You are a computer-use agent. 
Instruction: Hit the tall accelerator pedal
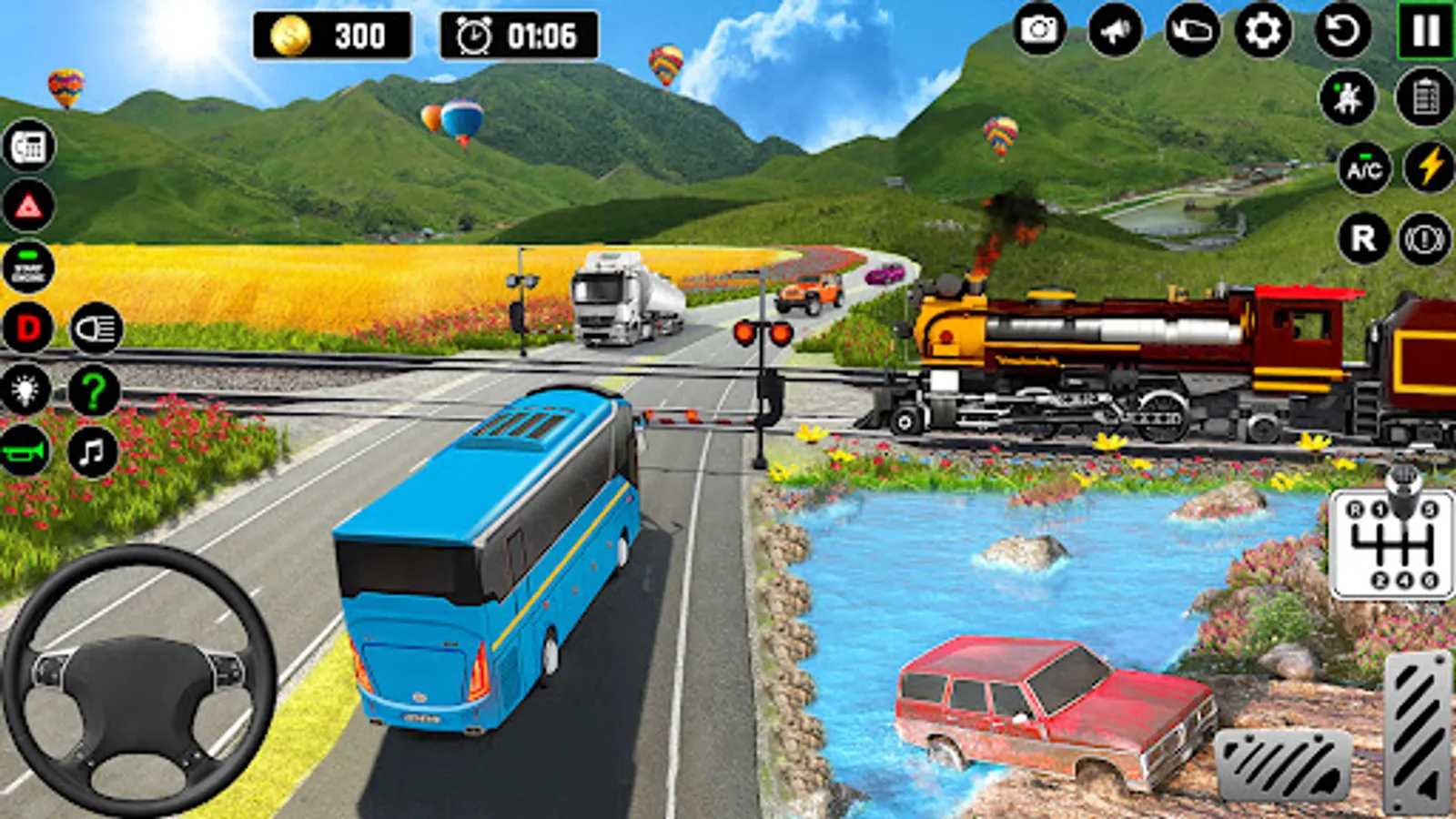[1418, 731]
